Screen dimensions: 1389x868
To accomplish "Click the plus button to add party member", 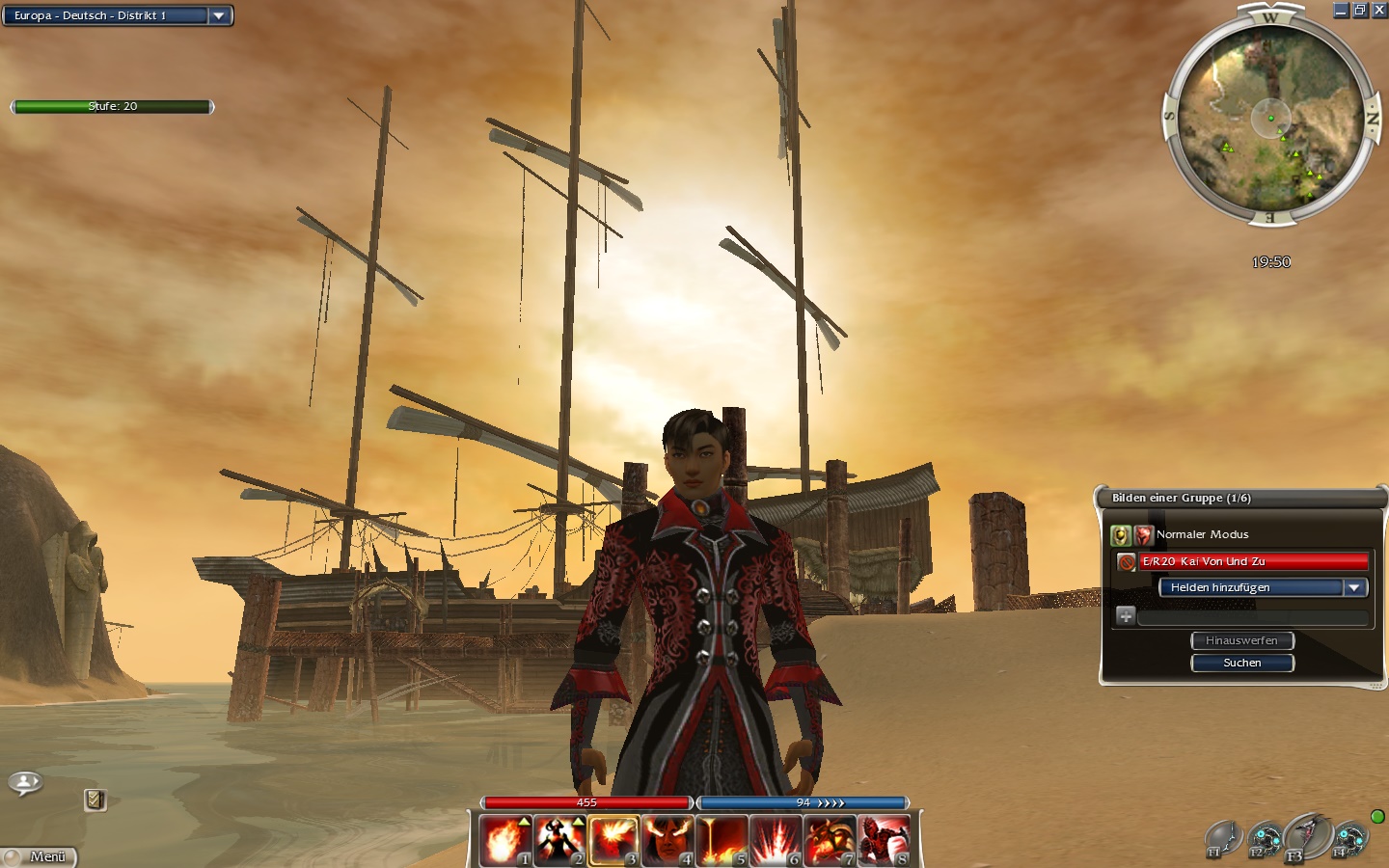I will click(x=1125, y=615).
